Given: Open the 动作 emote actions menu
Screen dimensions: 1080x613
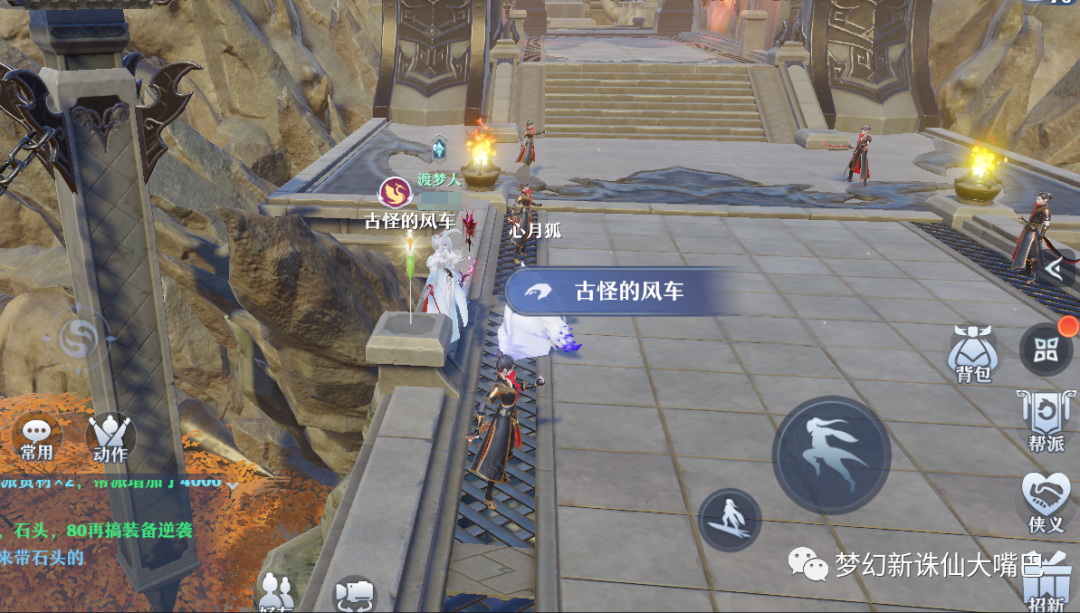Looking at the screenshot, I should (x=111, y=437).
